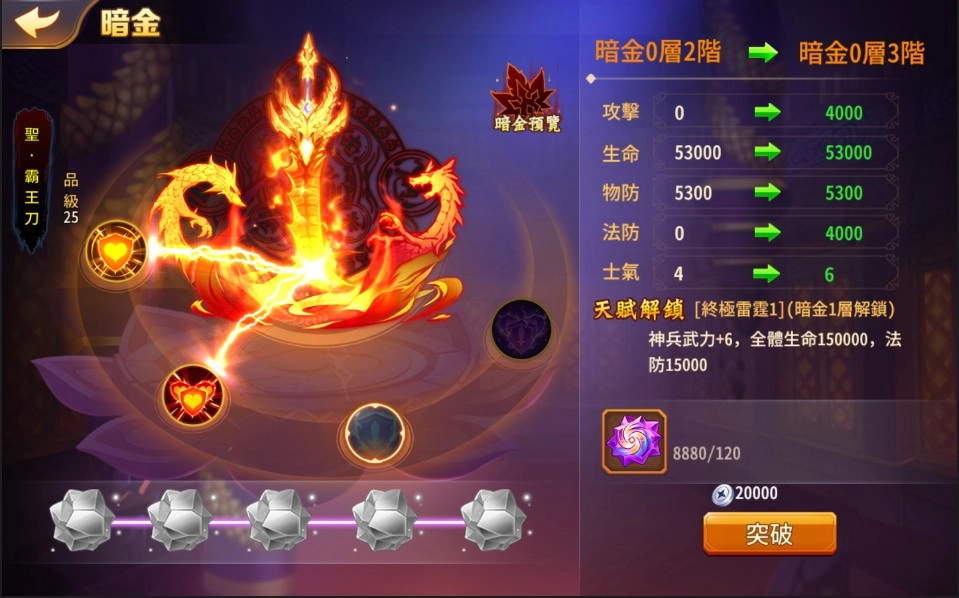The image size is (959, 598).
Task: Select the glowing orange heart node
Action: click(x=116, y=250)
